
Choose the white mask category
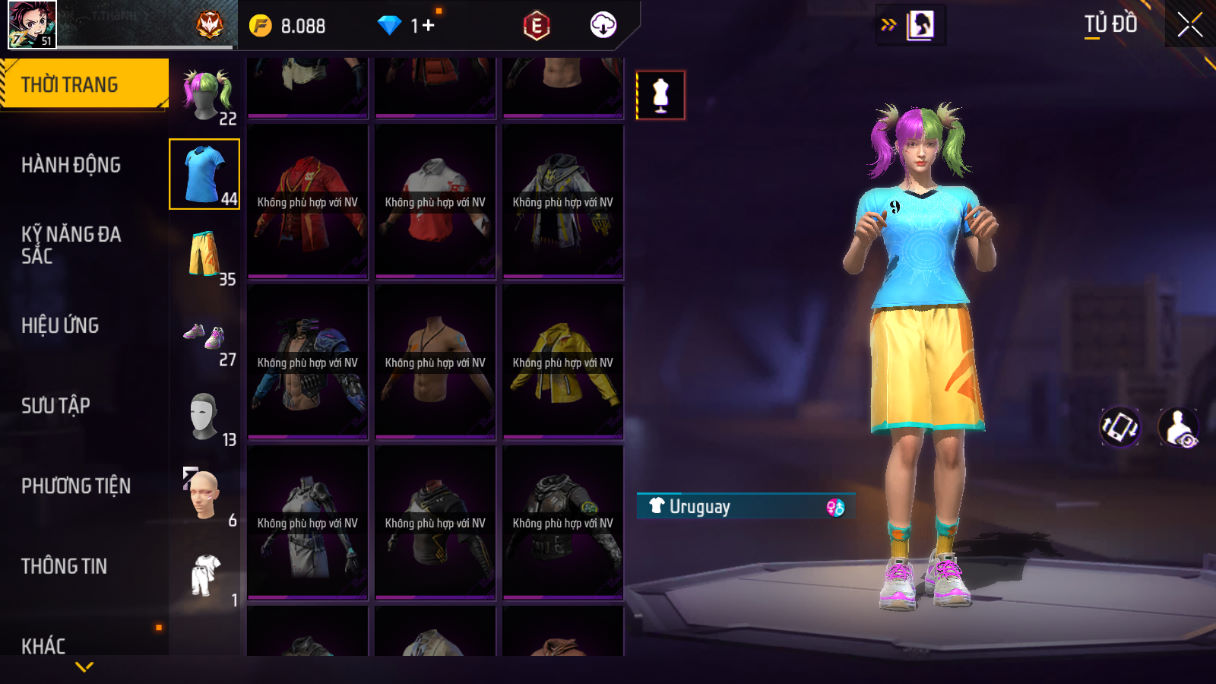204,416
